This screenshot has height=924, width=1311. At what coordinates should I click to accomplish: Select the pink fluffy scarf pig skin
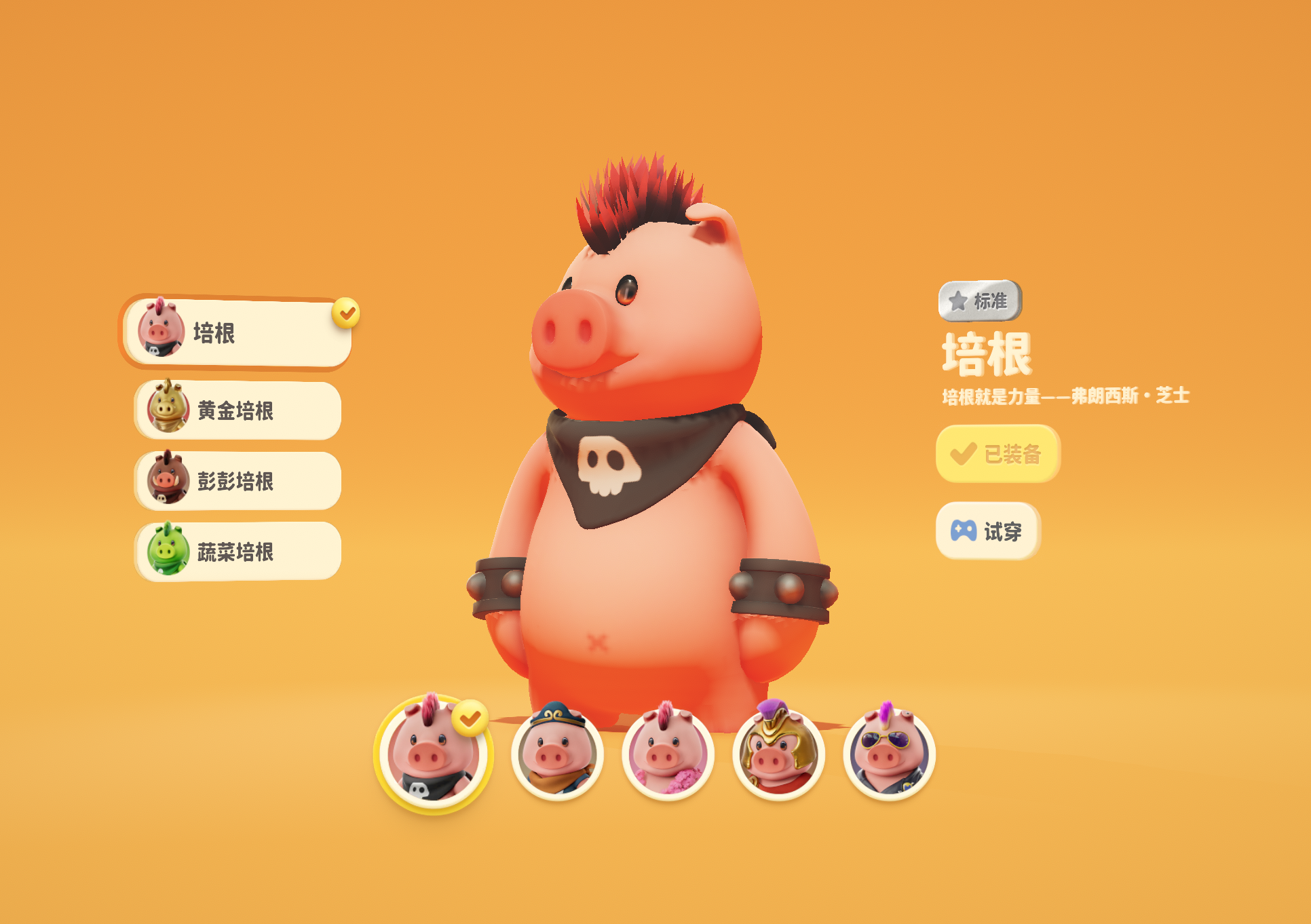pyautogui.click(x=668, y=754)
